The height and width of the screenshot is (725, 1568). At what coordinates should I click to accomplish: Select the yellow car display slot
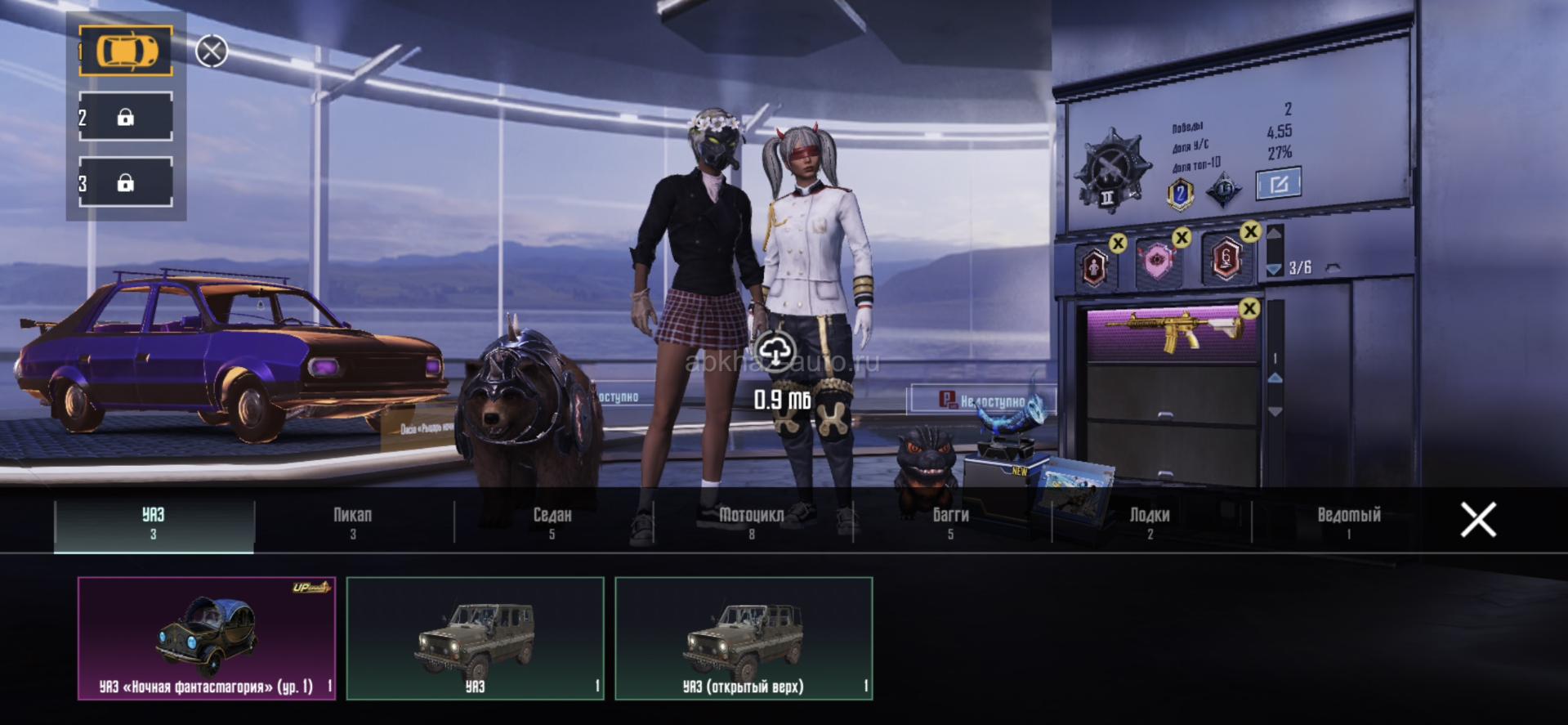tap(126, 51)
